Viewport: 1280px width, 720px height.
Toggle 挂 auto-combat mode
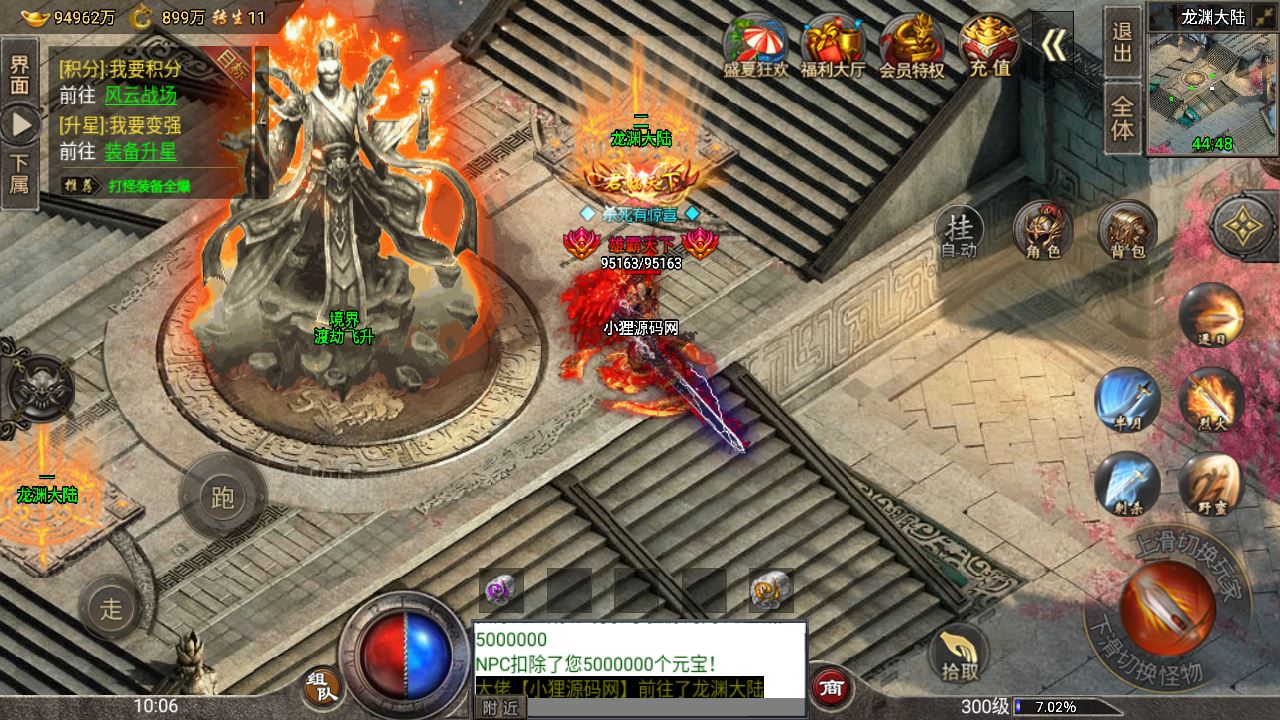[x=958, y=232]
